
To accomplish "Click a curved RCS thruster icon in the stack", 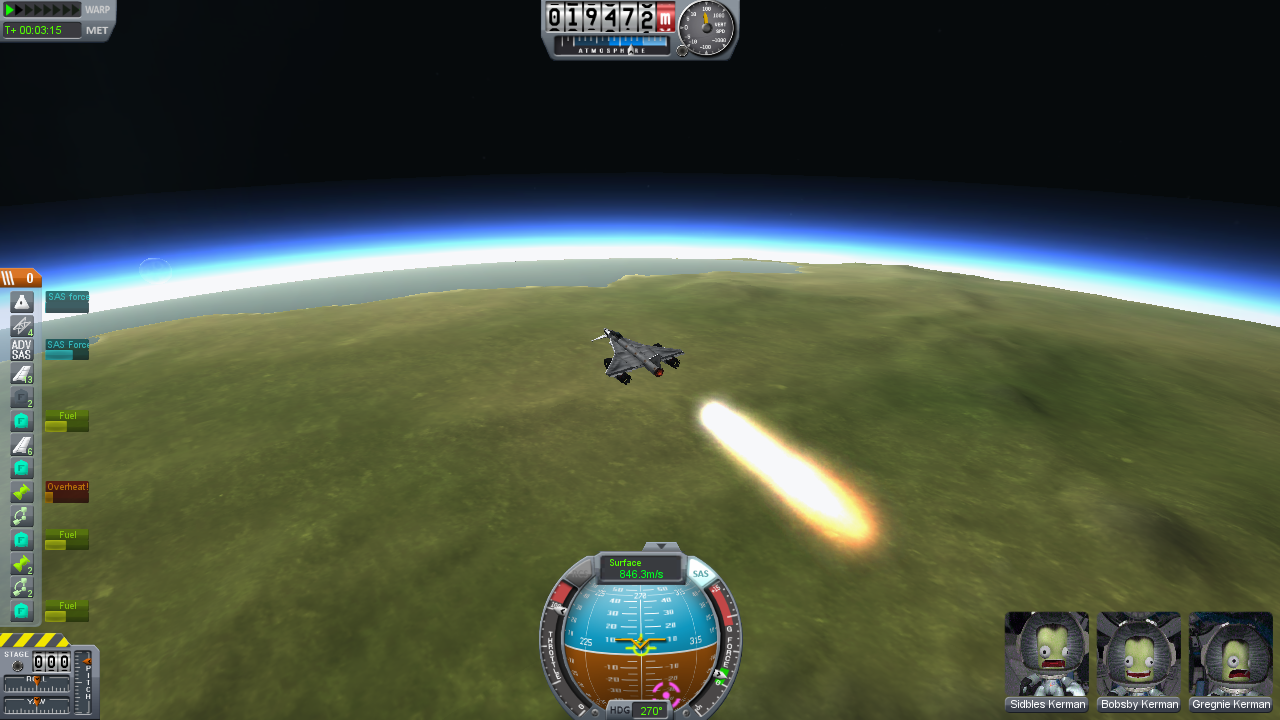I will 22,515.
